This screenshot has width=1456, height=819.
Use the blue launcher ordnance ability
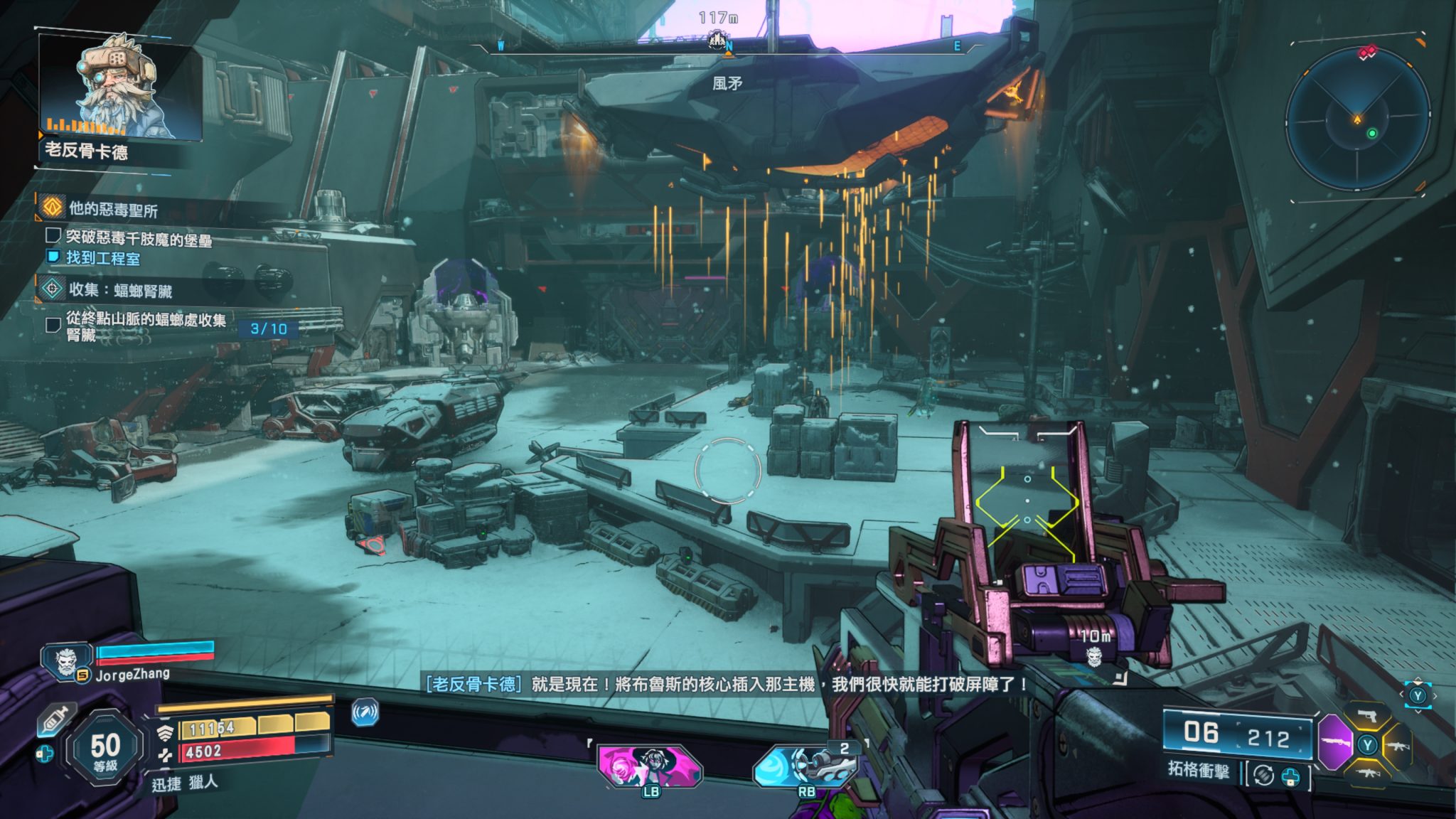[805, 768]
